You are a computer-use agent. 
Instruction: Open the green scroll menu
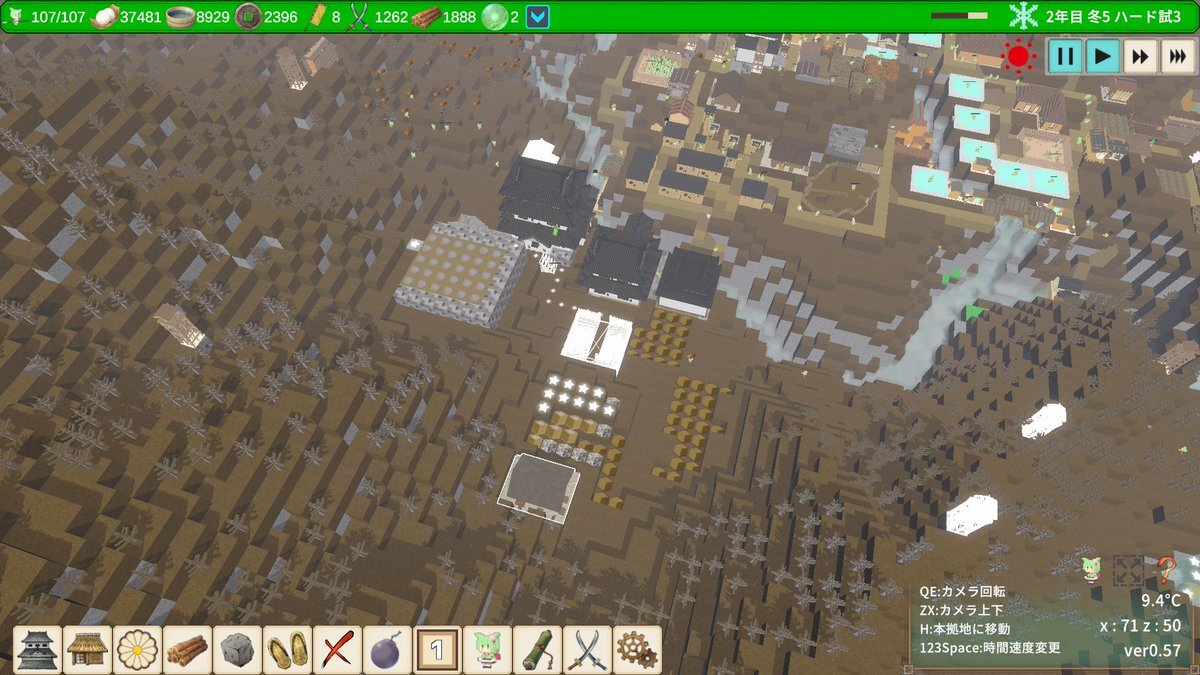click(538, 650)
